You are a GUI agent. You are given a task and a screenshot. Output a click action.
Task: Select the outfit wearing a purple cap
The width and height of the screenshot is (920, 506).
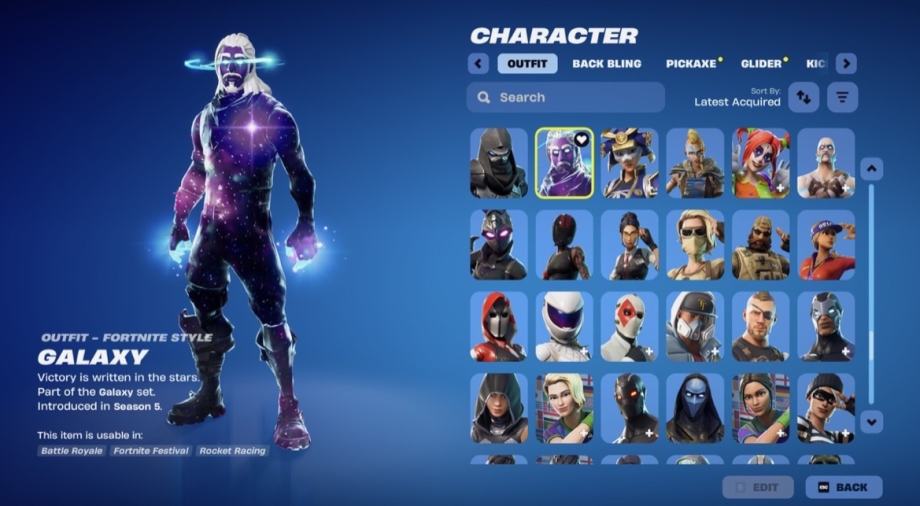pos(826,245)
